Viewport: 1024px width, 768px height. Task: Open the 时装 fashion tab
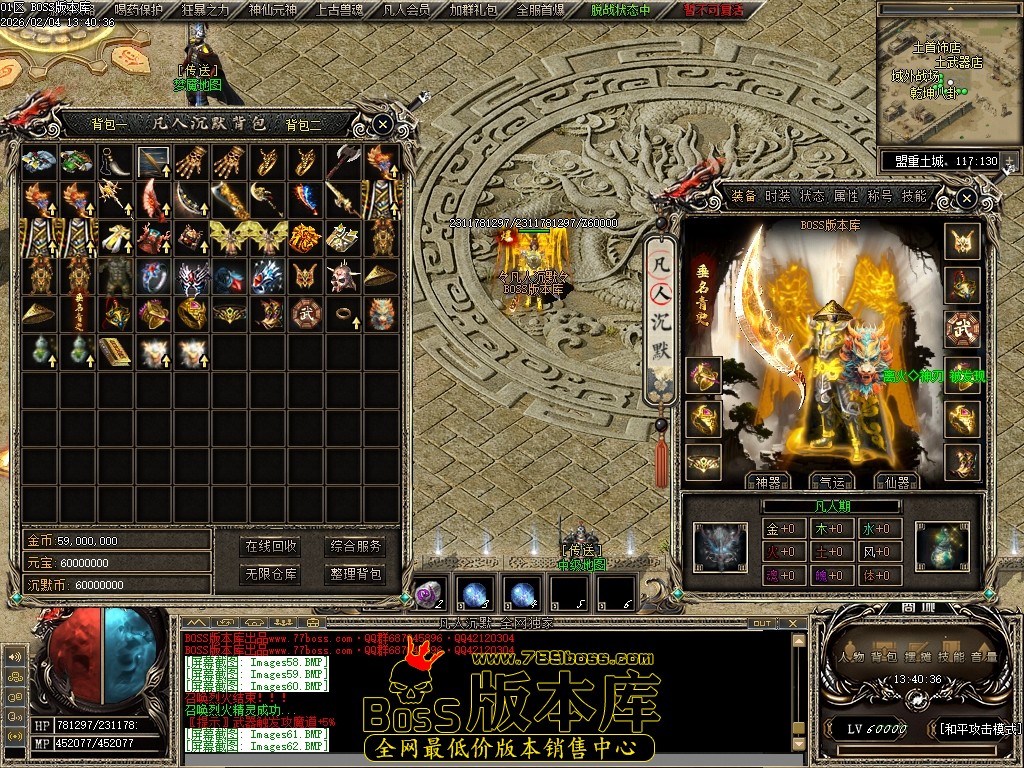pos(777,196)
